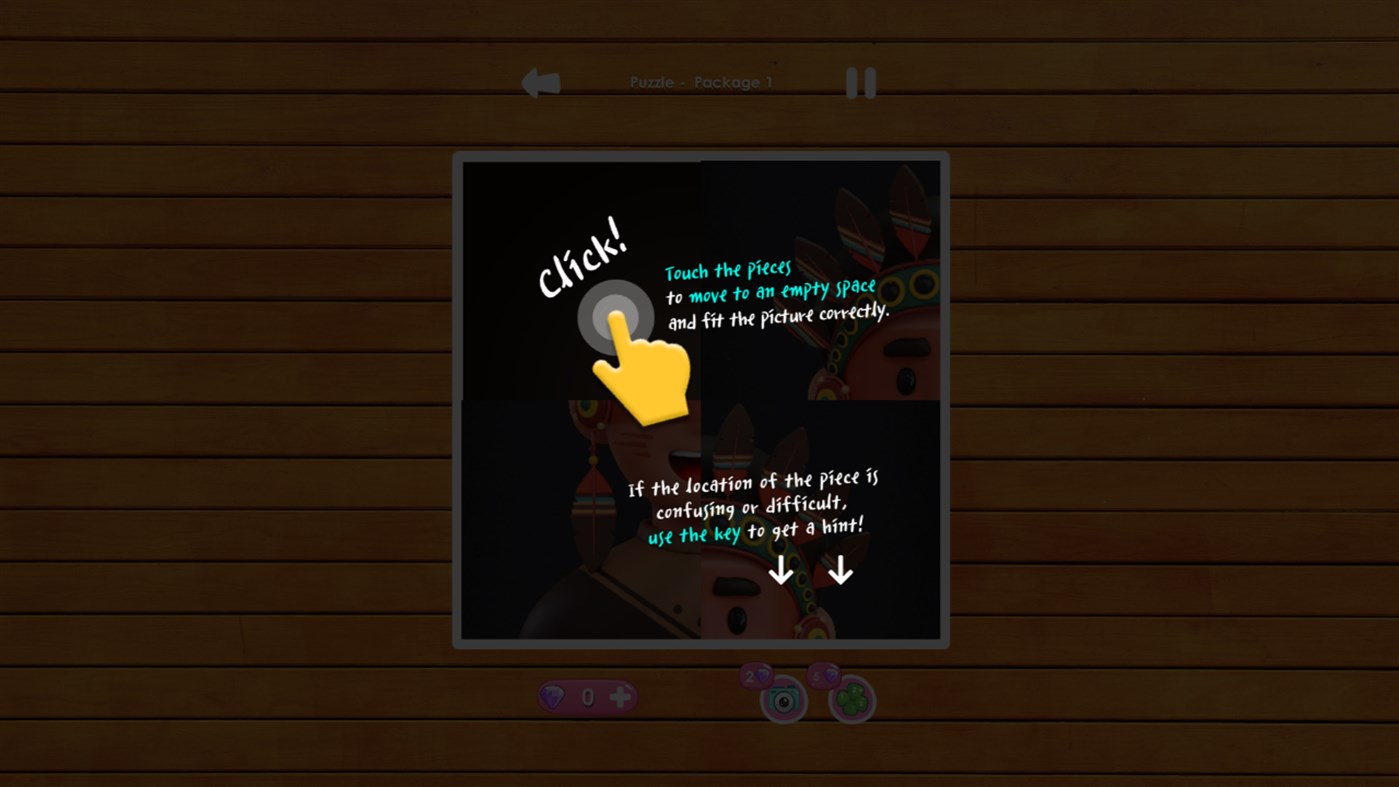This screenshot has height=787, width=1399.
Task: Click the back arrow to exit the puzzle
Action: coord(540,82)
